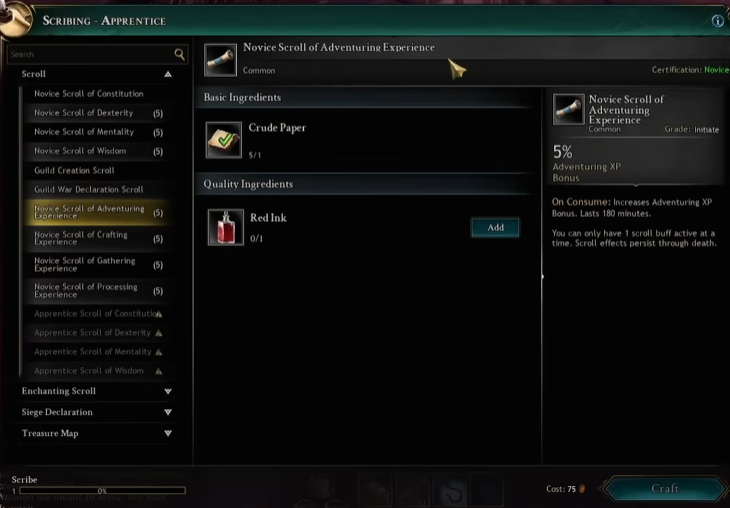This screenshot has height=508, width=730.
Task: Add Red Ink quality ingredient
Action: [495, 228]
